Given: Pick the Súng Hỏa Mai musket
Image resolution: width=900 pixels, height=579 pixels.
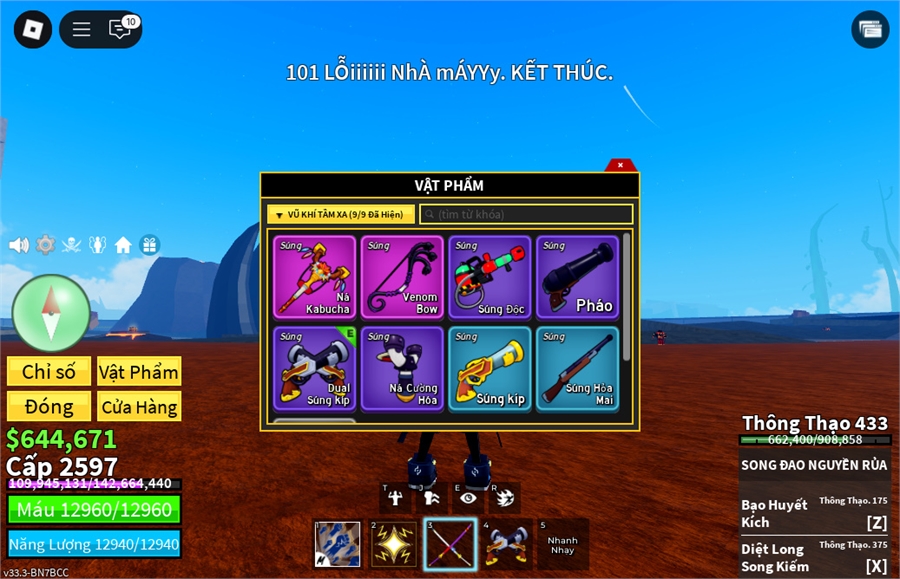Looking at the screenshot, I should coord(577,368).
